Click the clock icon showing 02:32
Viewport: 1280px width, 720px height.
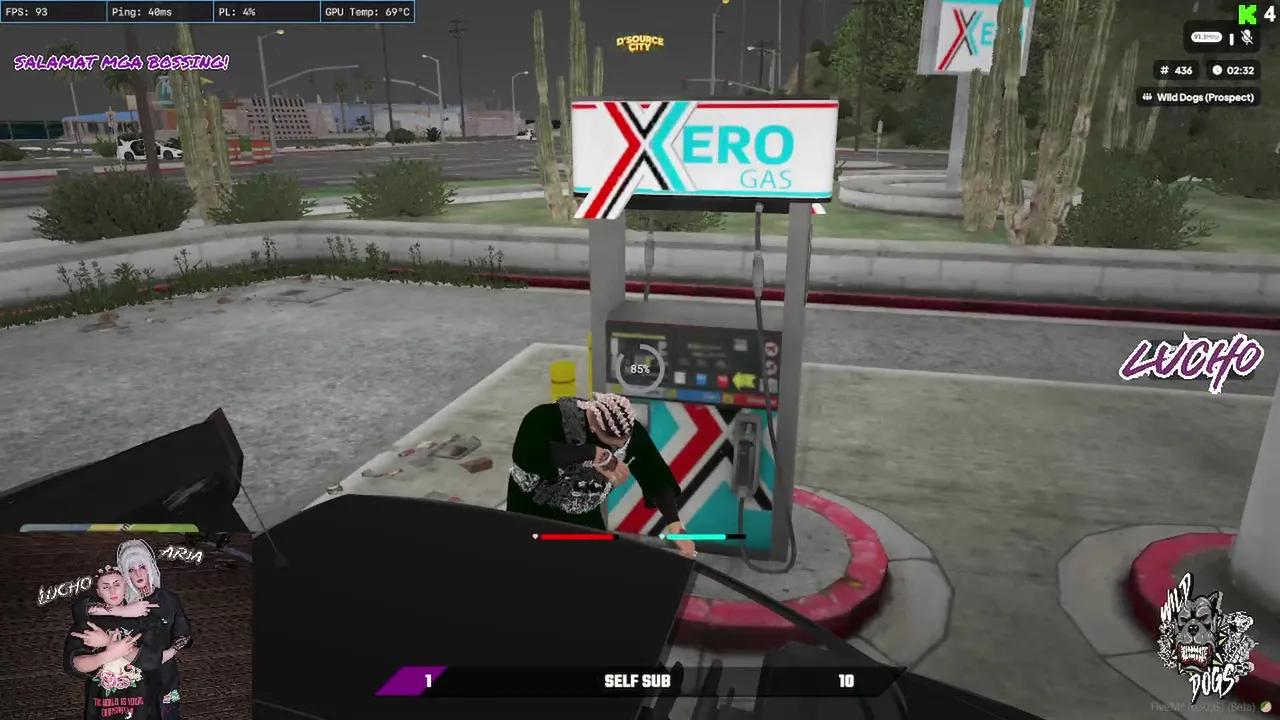(x=1218, y=70)
